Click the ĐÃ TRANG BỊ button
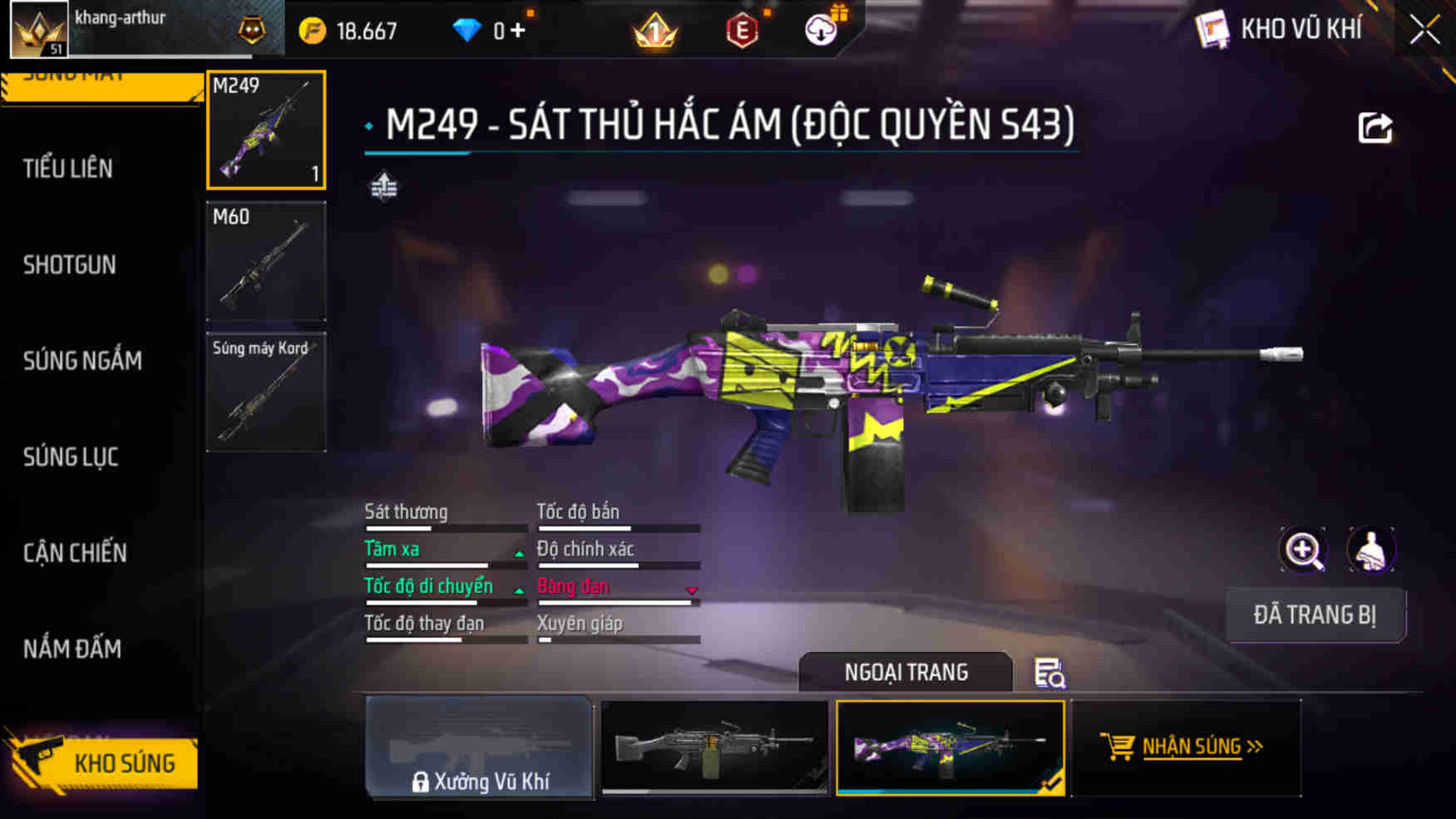1456x819 pixels. click(1316, 615)
